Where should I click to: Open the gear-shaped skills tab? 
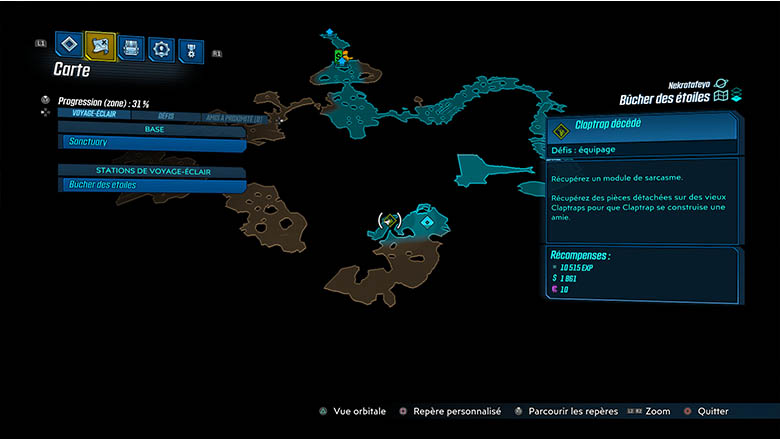tap(161, 48)
